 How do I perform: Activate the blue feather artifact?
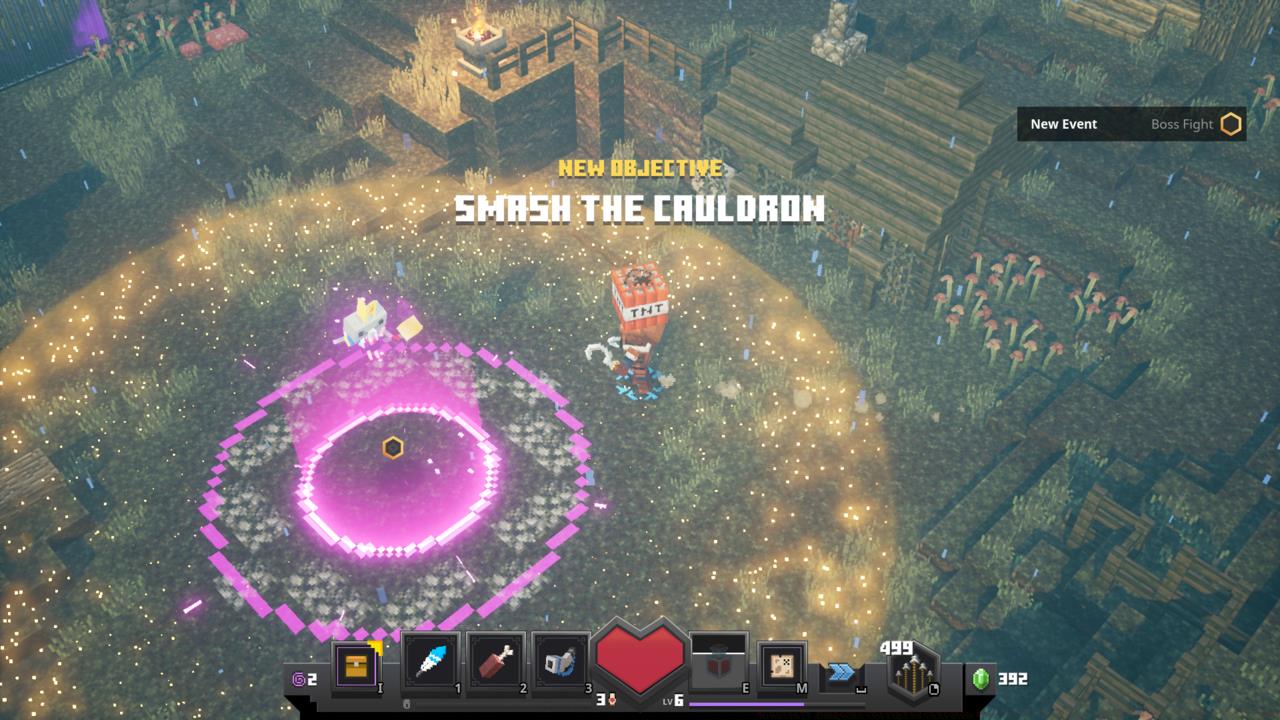click(x=432, y=662)
